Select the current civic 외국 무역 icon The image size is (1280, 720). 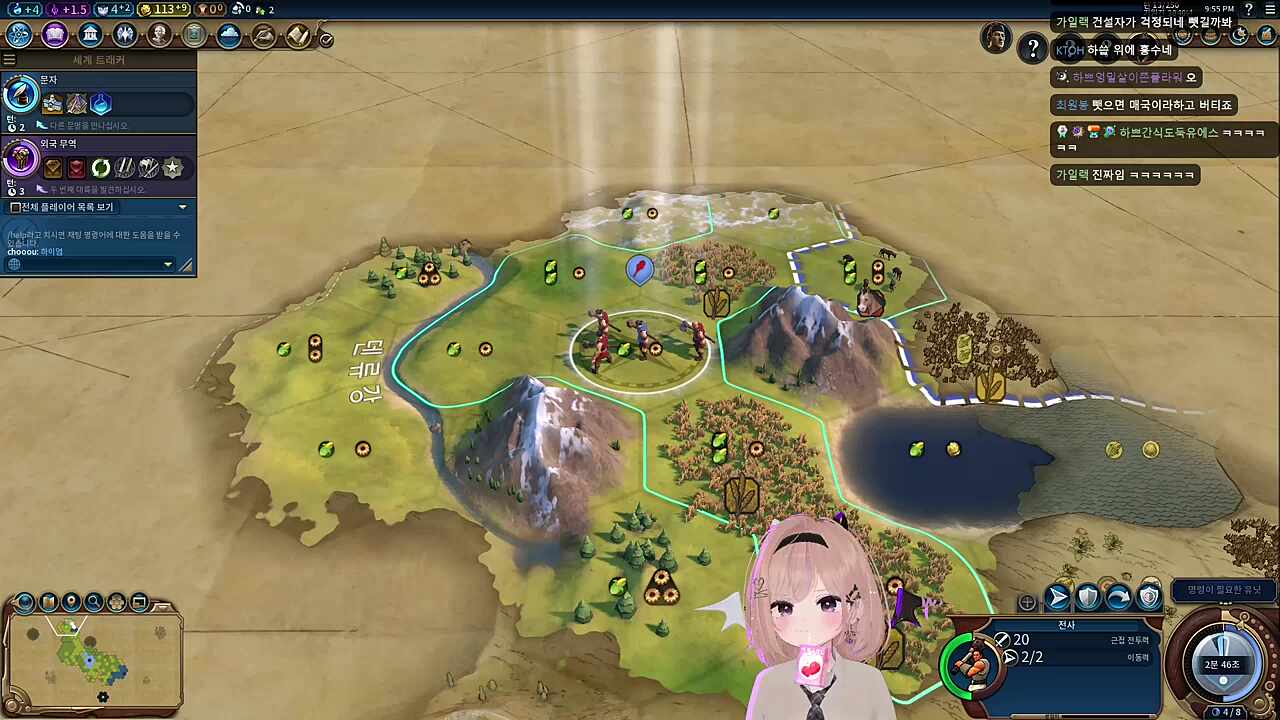pyautogui.click(x=20, y=158)
